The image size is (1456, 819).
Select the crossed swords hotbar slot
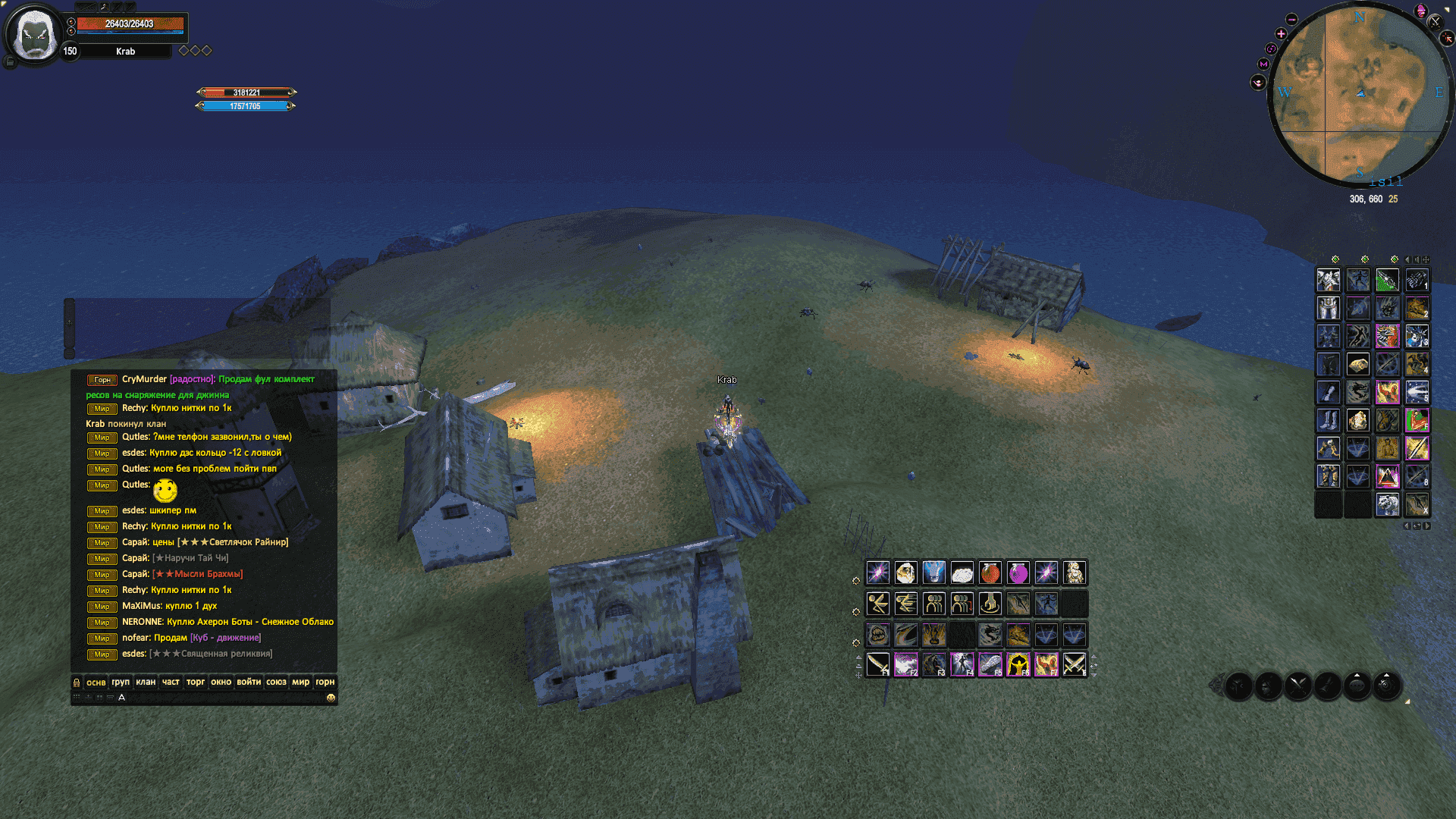click(1074, 664)
